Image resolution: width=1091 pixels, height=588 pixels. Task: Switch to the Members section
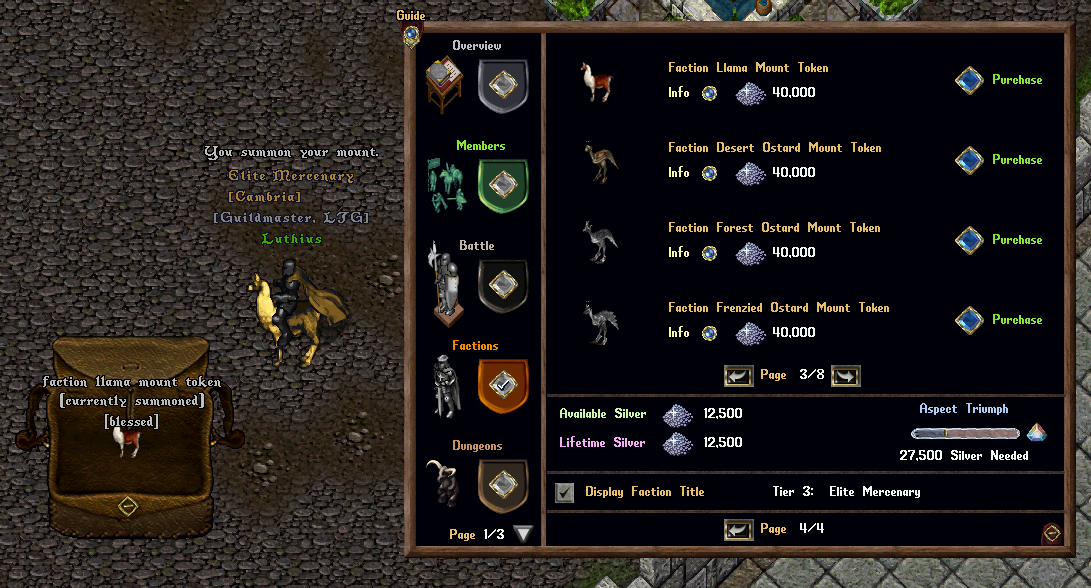pos(503,186)
